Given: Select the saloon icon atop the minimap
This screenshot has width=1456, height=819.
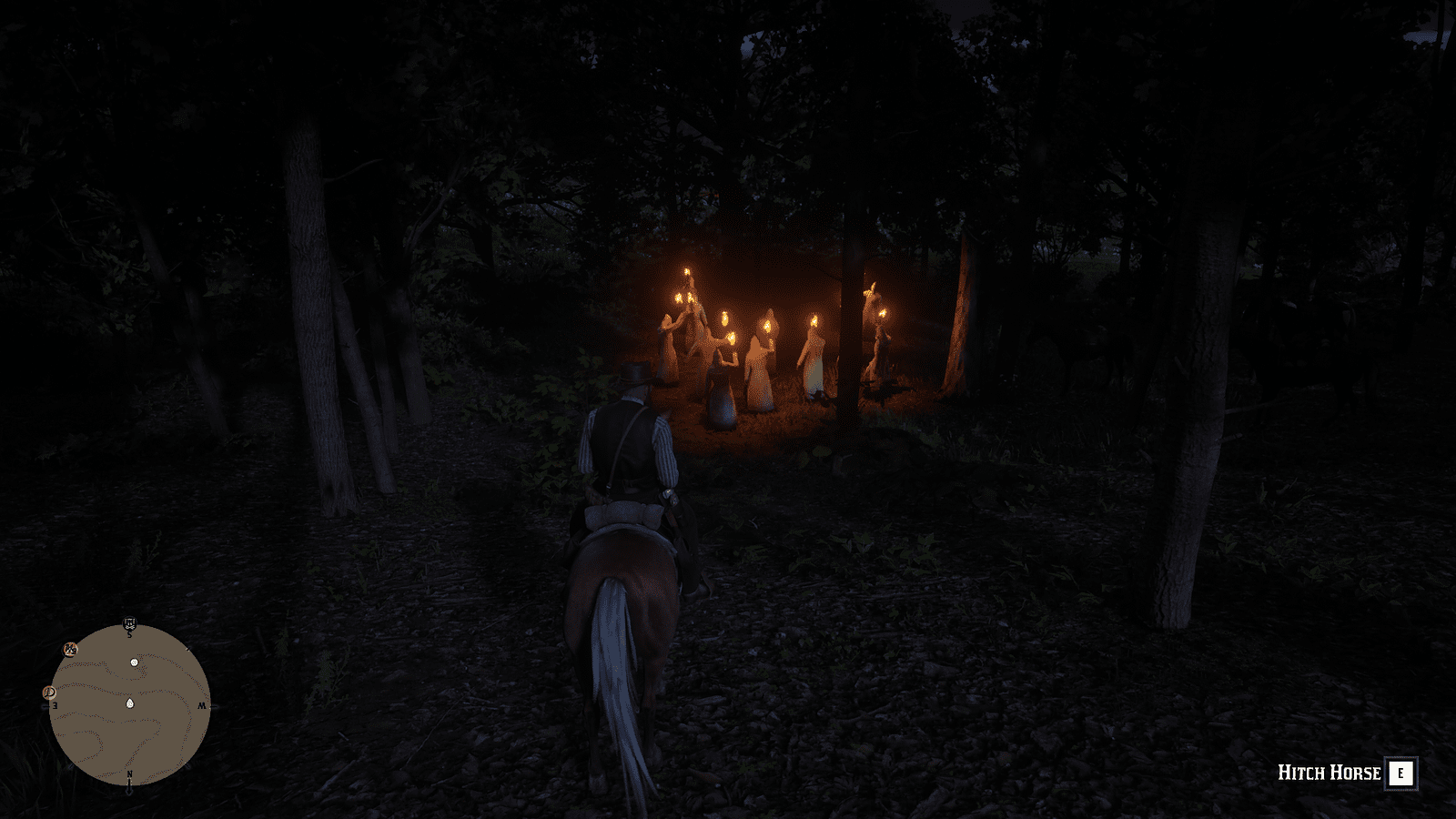Looking at the screenshot, I should [129, 622].
